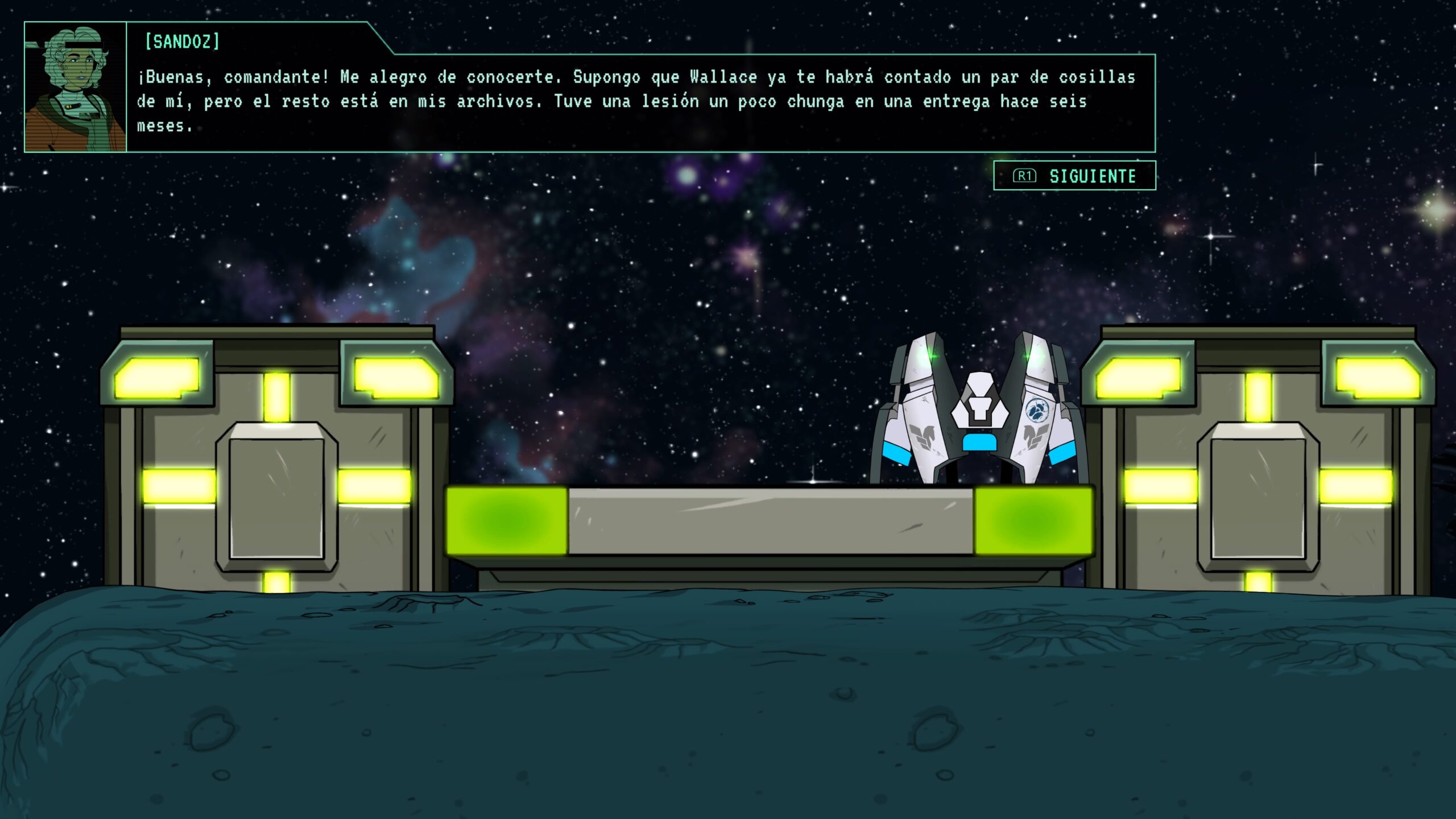
Task: Advance dialogue with the SIGUIENTE button
Action: tap(1074, 176)
